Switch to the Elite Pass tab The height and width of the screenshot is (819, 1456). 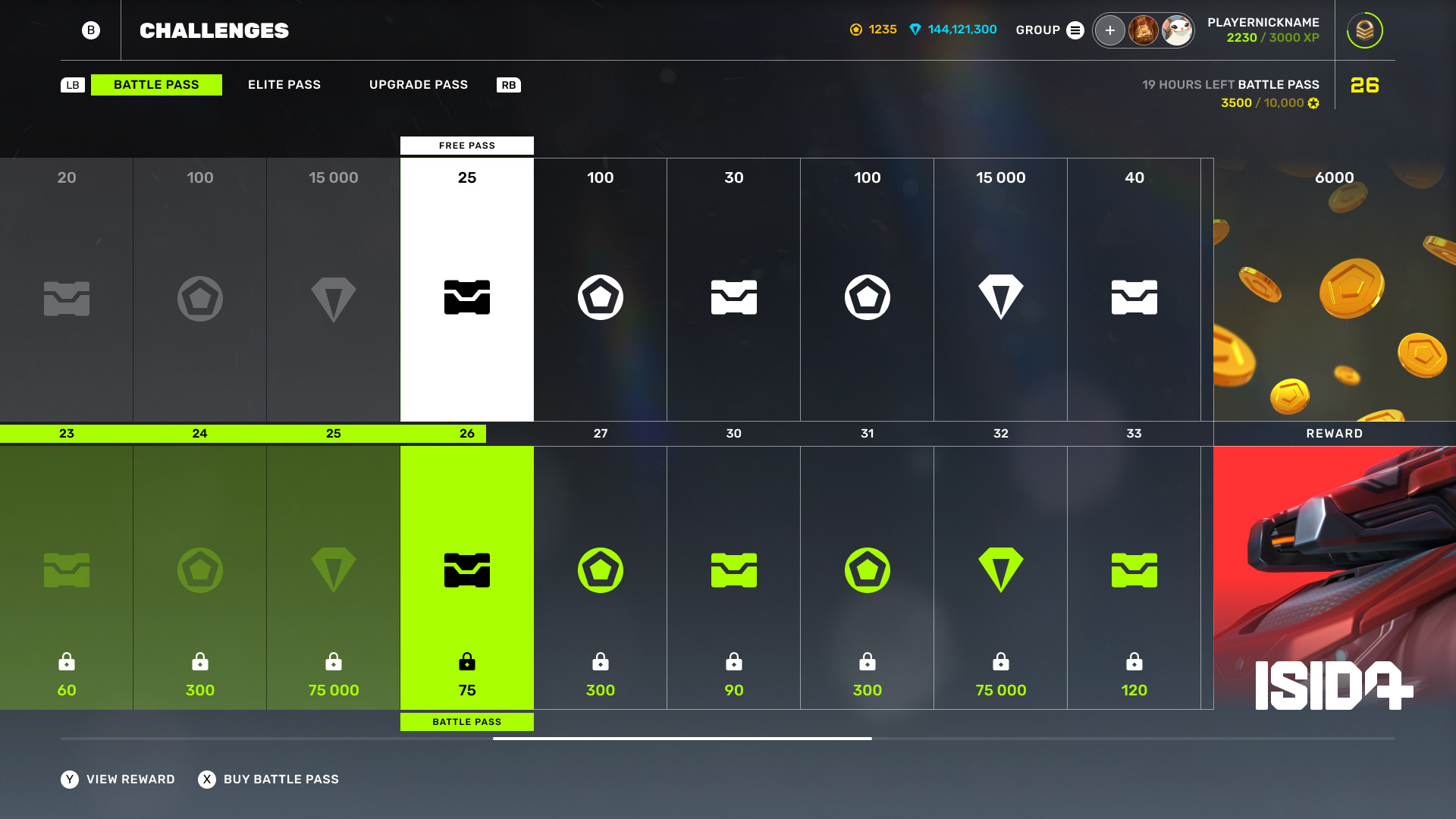[x=284, y=85]
